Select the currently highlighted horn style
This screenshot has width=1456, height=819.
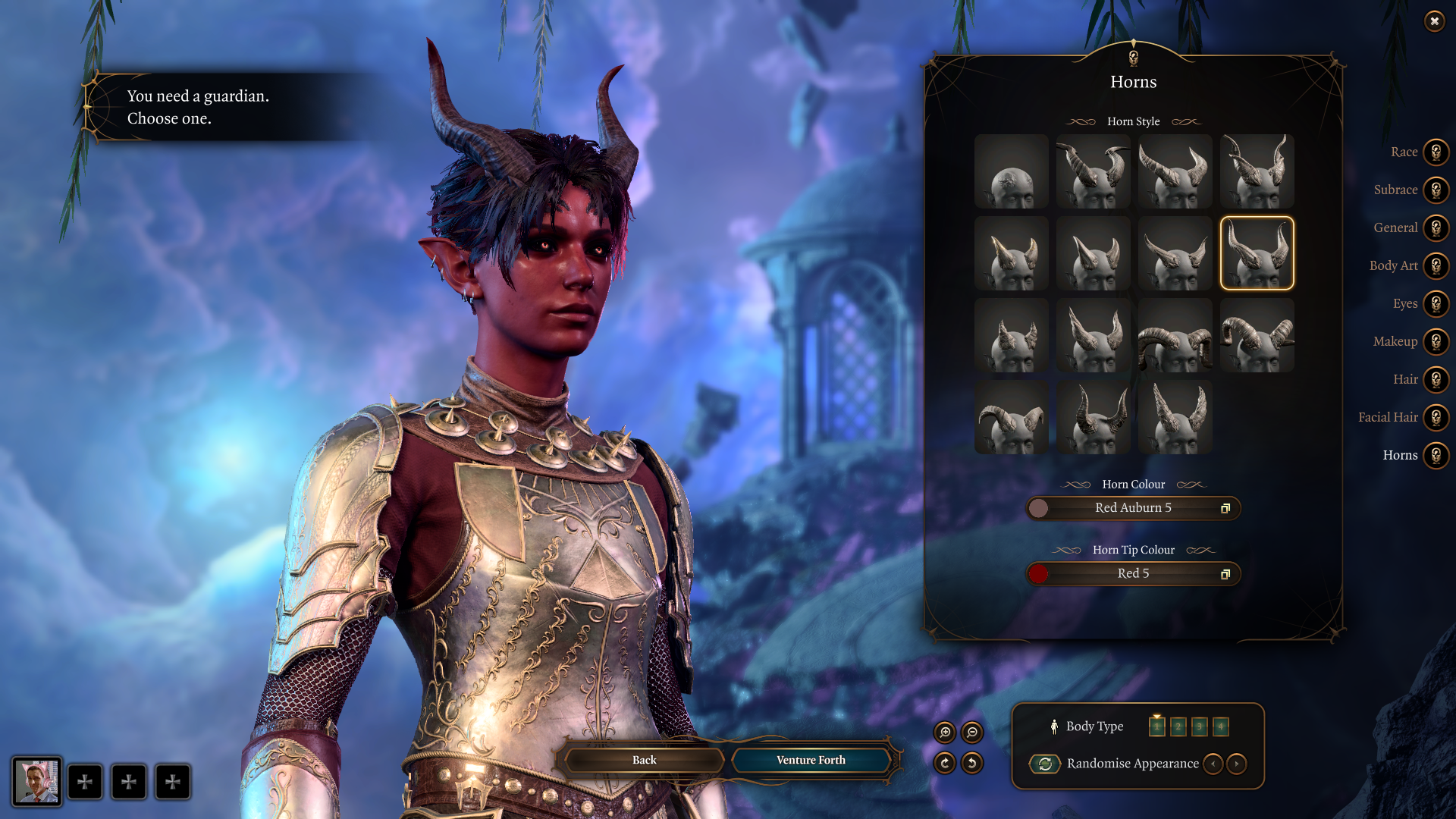(1257, 253)
